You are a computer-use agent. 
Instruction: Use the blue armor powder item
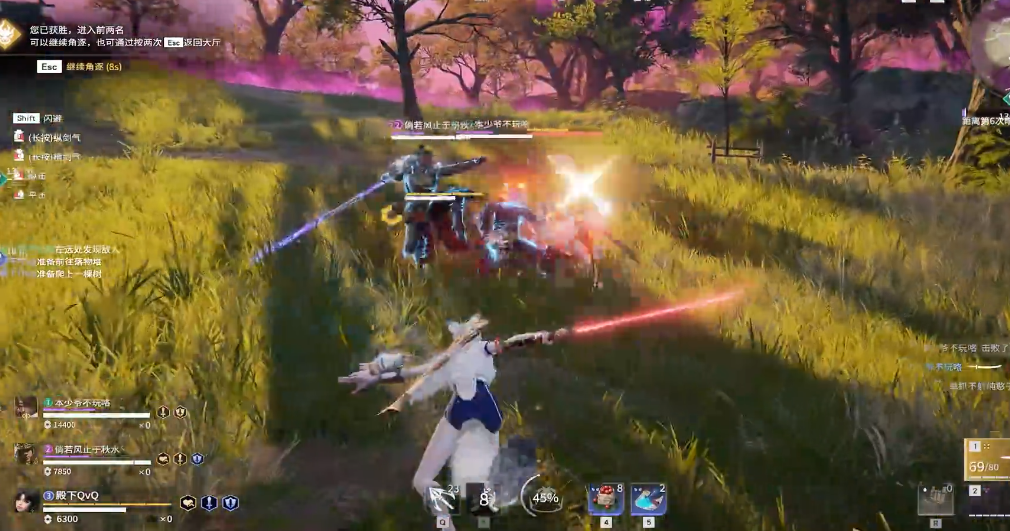(x=648, y=497)
